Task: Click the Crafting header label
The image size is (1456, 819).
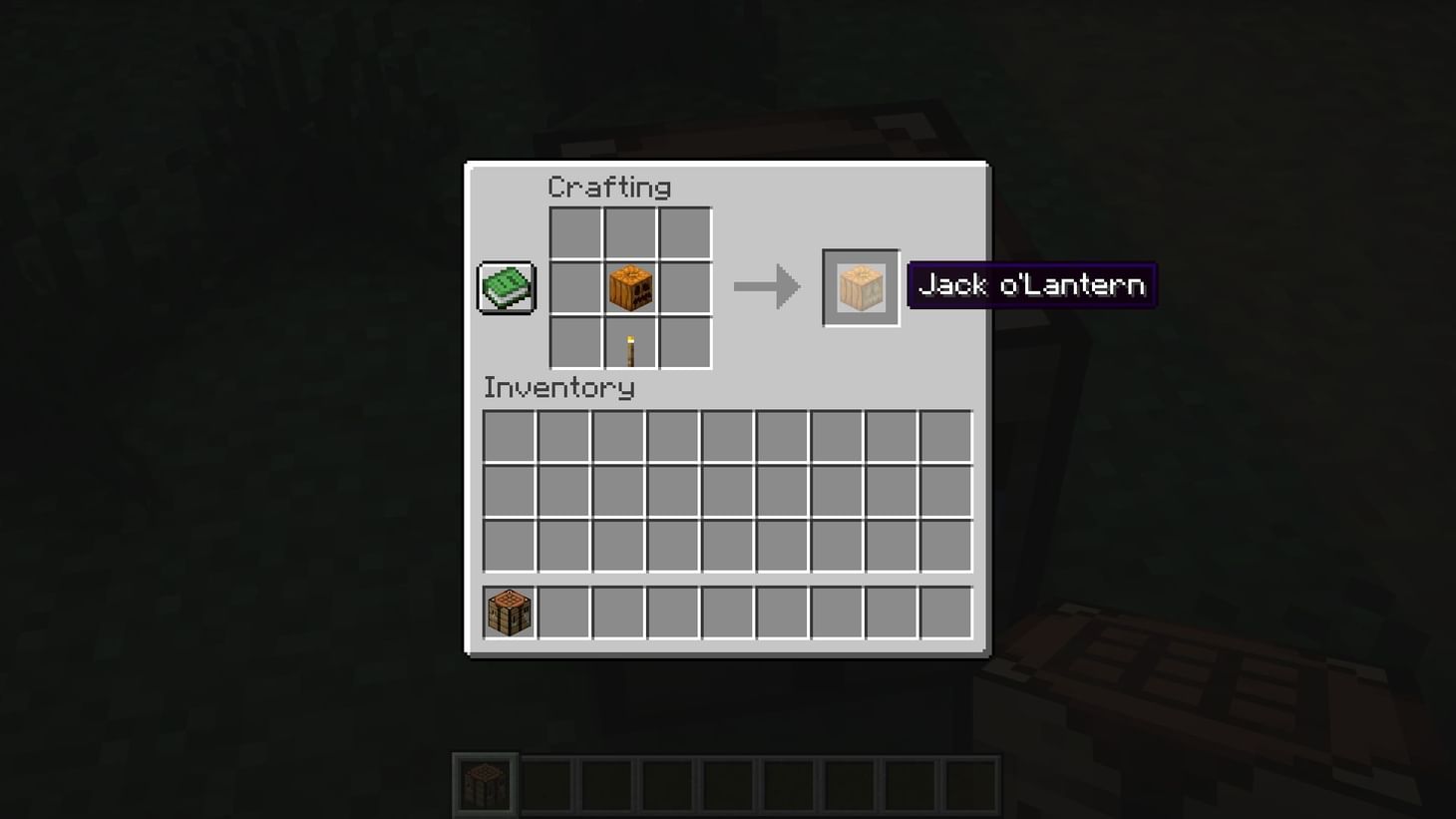Action: click(x=609, y=187)
